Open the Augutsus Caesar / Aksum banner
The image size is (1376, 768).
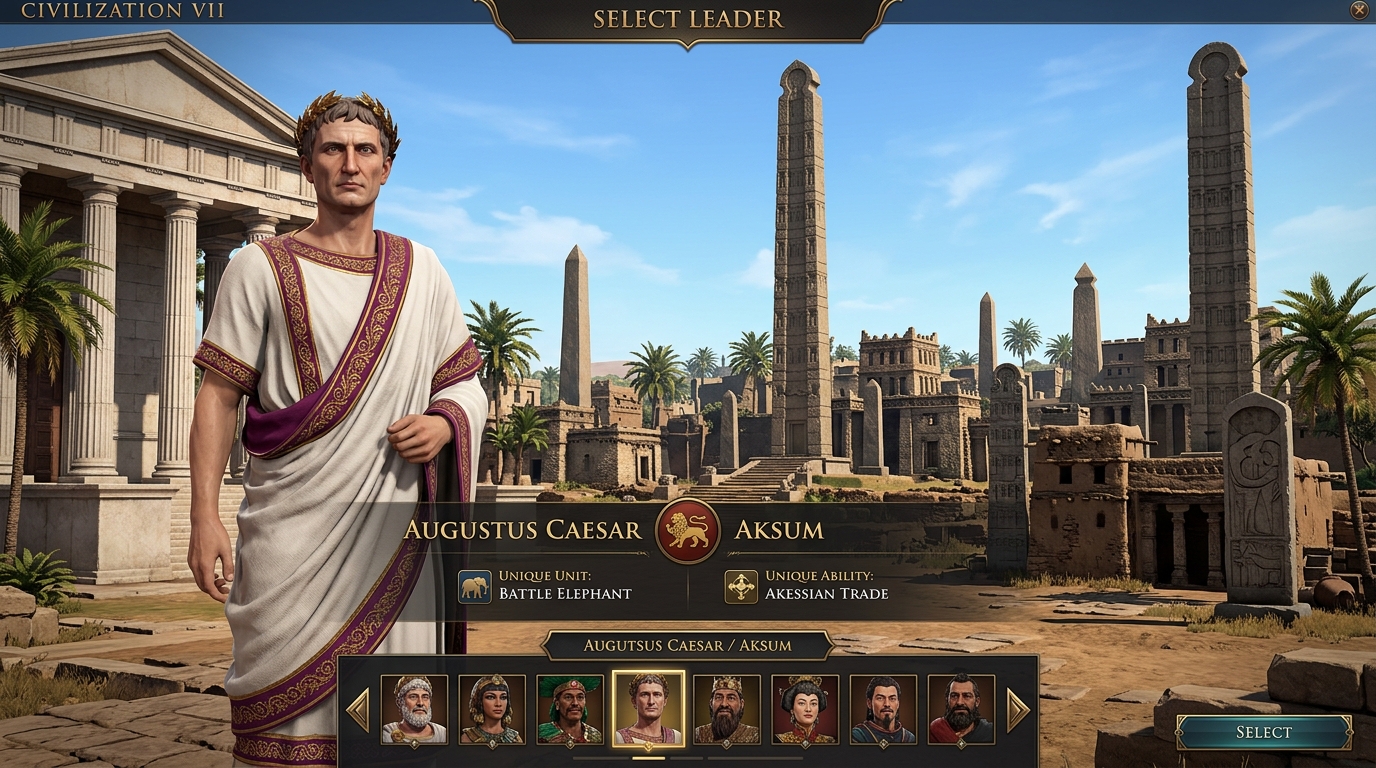688,645
